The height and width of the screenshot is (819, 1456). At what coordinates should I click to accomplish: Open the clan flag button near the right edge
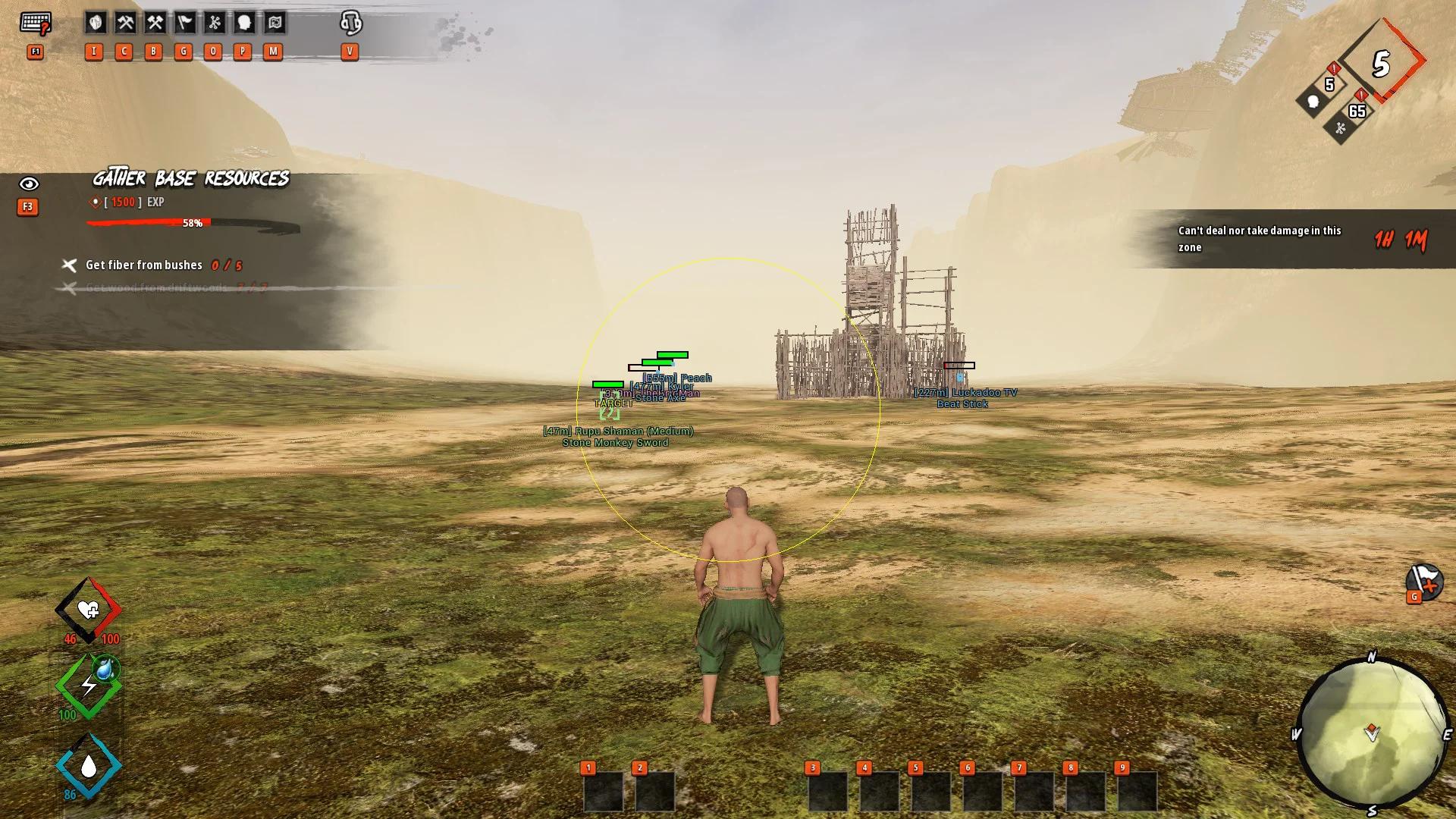pyautogui.click(x=1423, y=582)
